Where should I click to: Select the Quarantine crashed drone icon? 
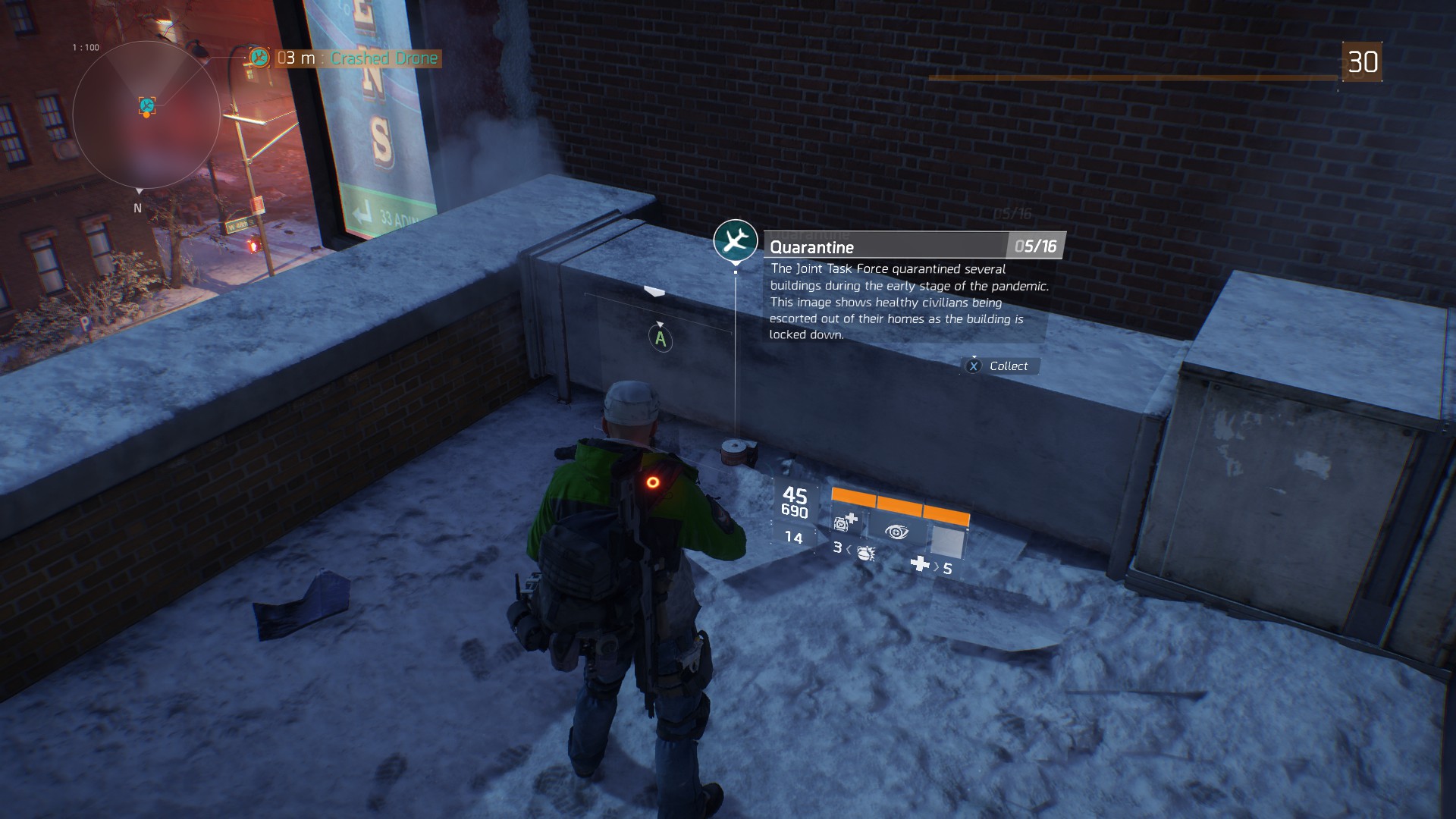(x=735, y=241)
